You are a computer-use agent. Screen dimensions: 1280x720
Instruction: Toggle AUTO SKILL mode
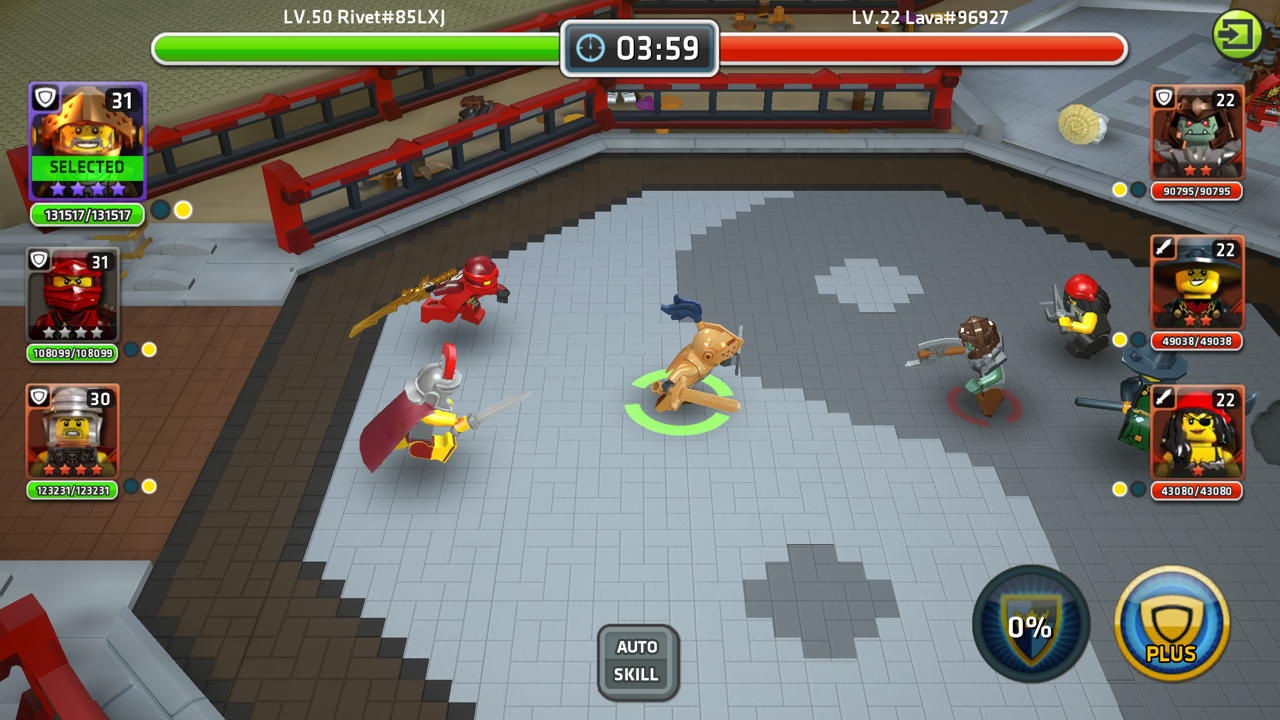[638, 663]
